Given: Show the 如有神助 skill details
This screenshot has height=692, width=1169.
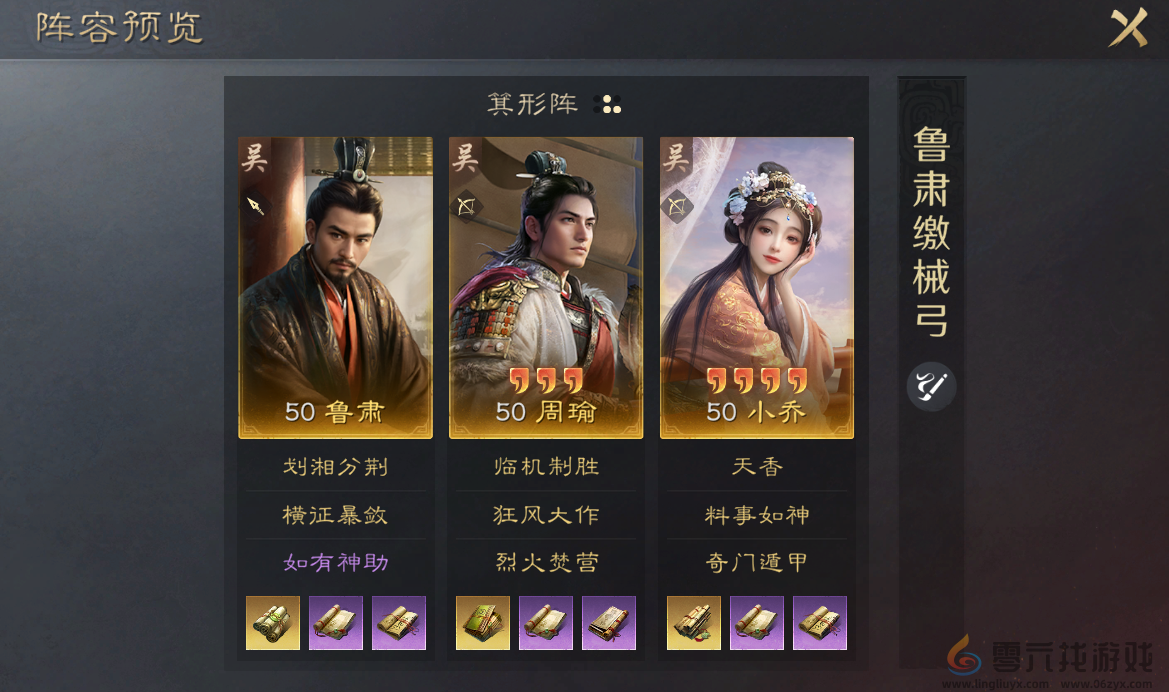Looking at the screenshot, I should [335, 563].
